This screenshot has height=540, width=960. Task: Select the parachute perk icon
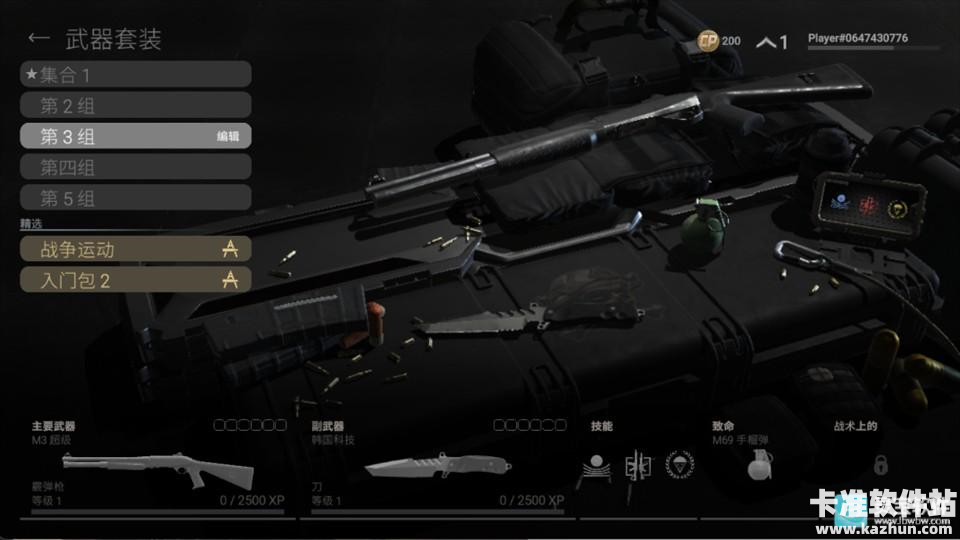679,465
